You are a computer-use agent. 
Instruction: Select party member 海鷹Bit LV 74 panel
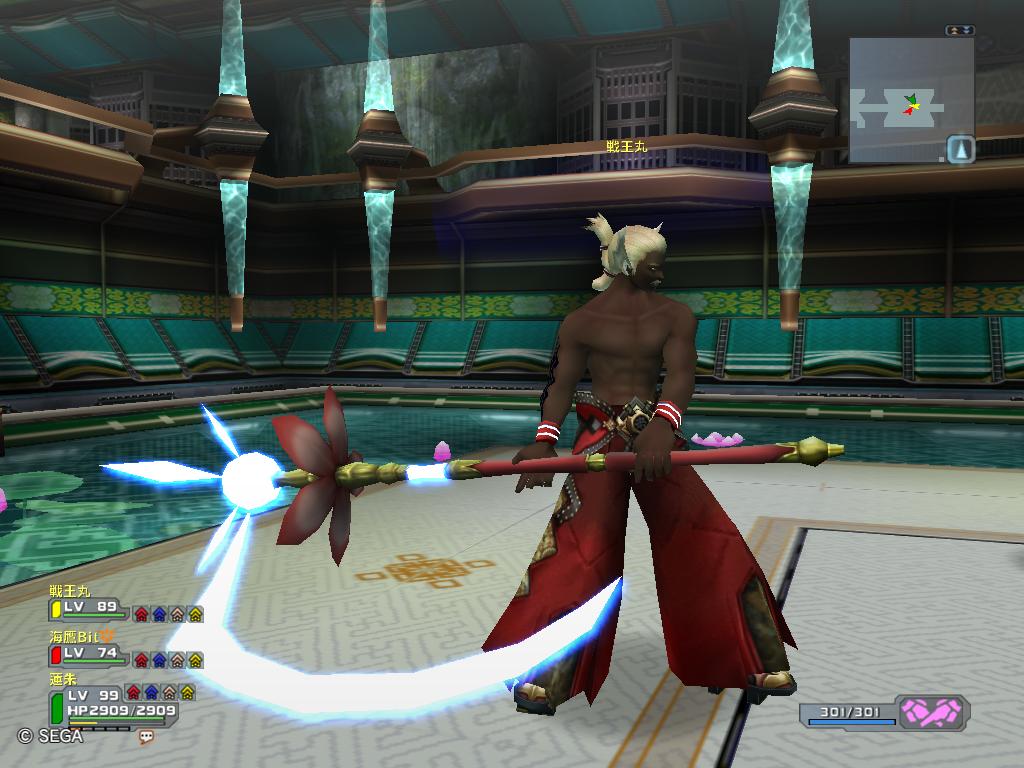(x=88, y=653)
